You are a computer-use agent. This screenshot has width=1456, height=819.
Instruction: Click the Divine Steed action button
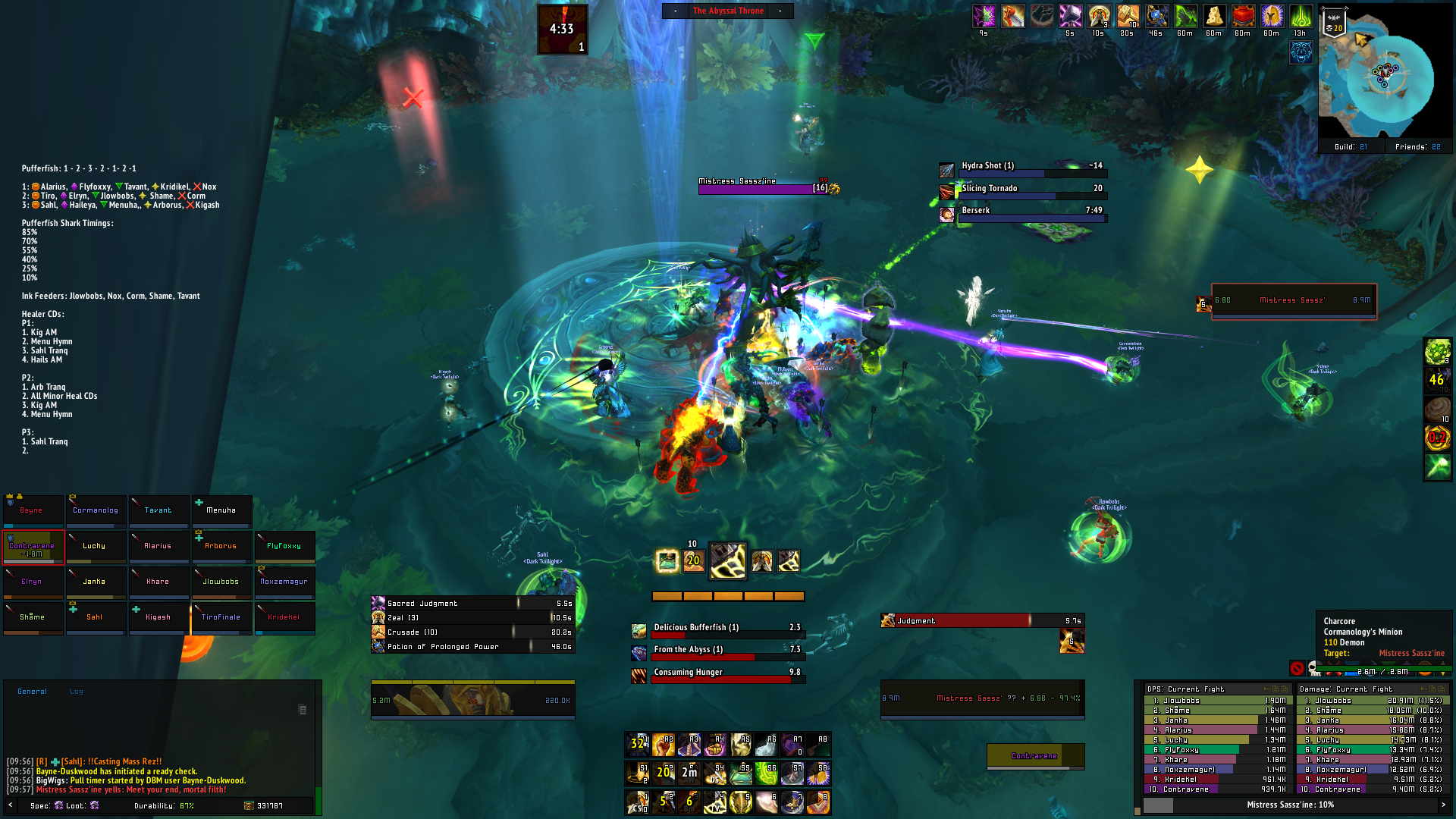pos(715,774)
